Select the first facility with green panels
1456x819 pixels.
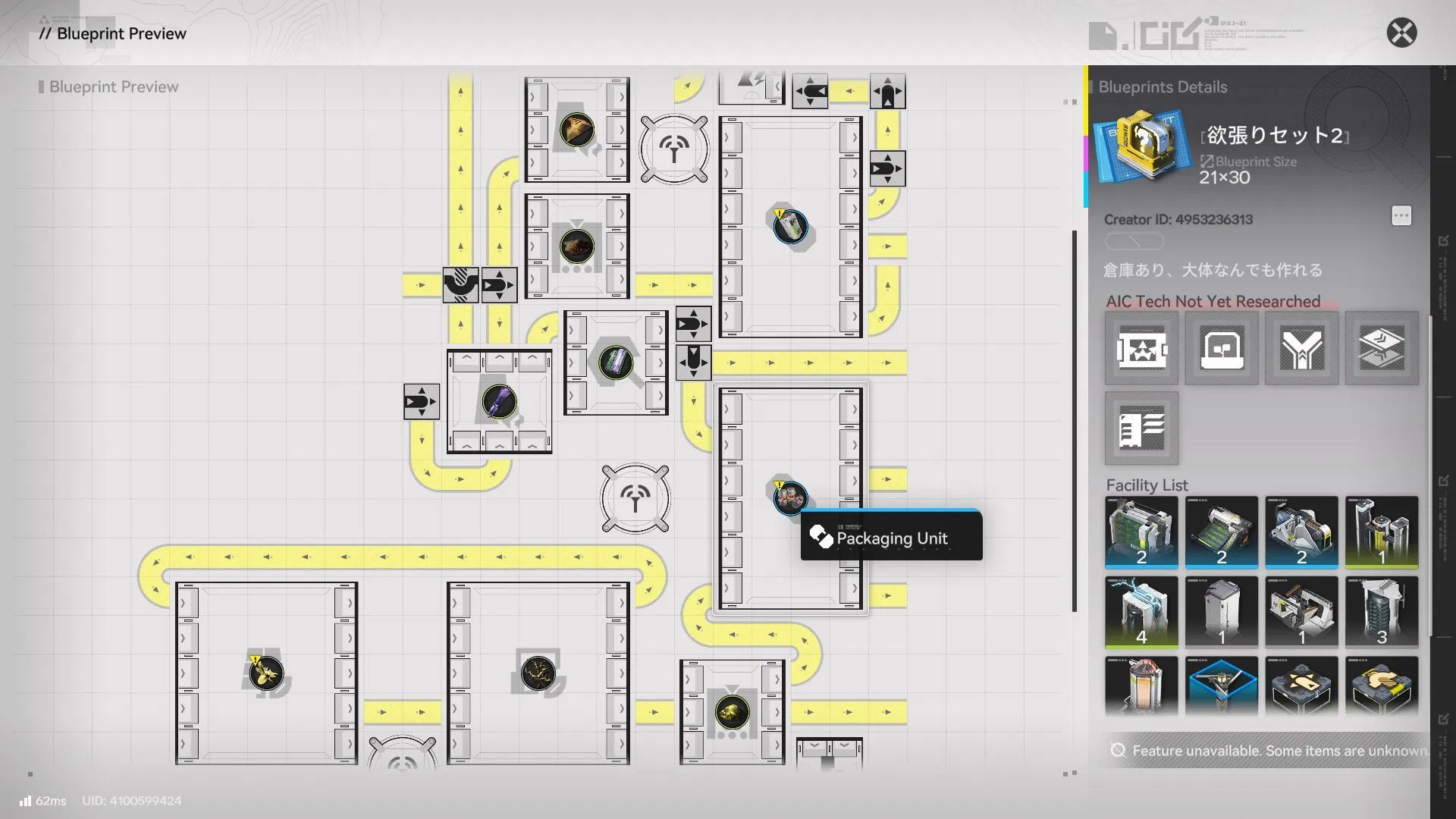[x=1141, y=532]
